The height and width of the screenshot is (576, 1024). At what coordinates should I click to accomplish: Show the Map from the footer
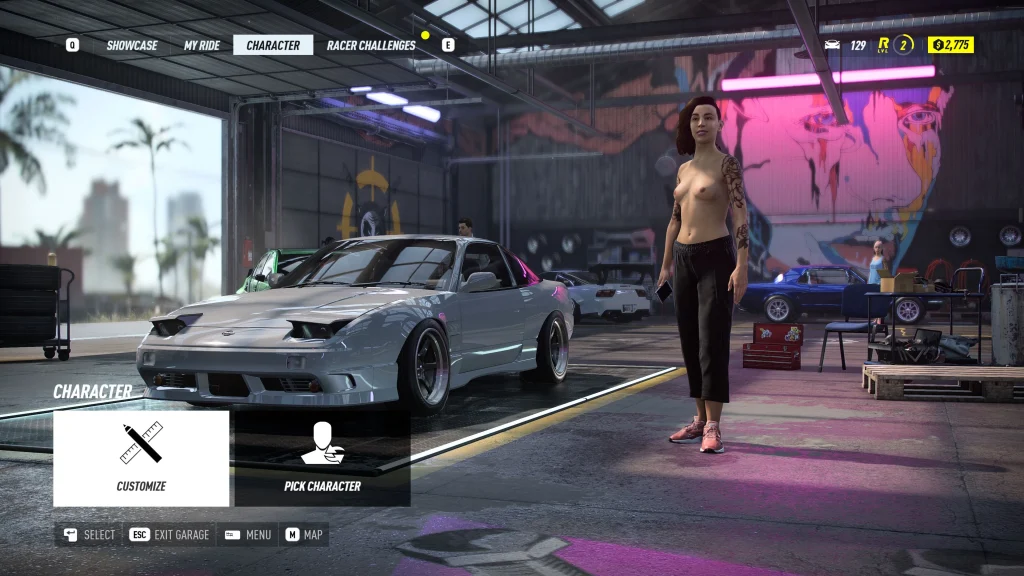click(305, 535)
